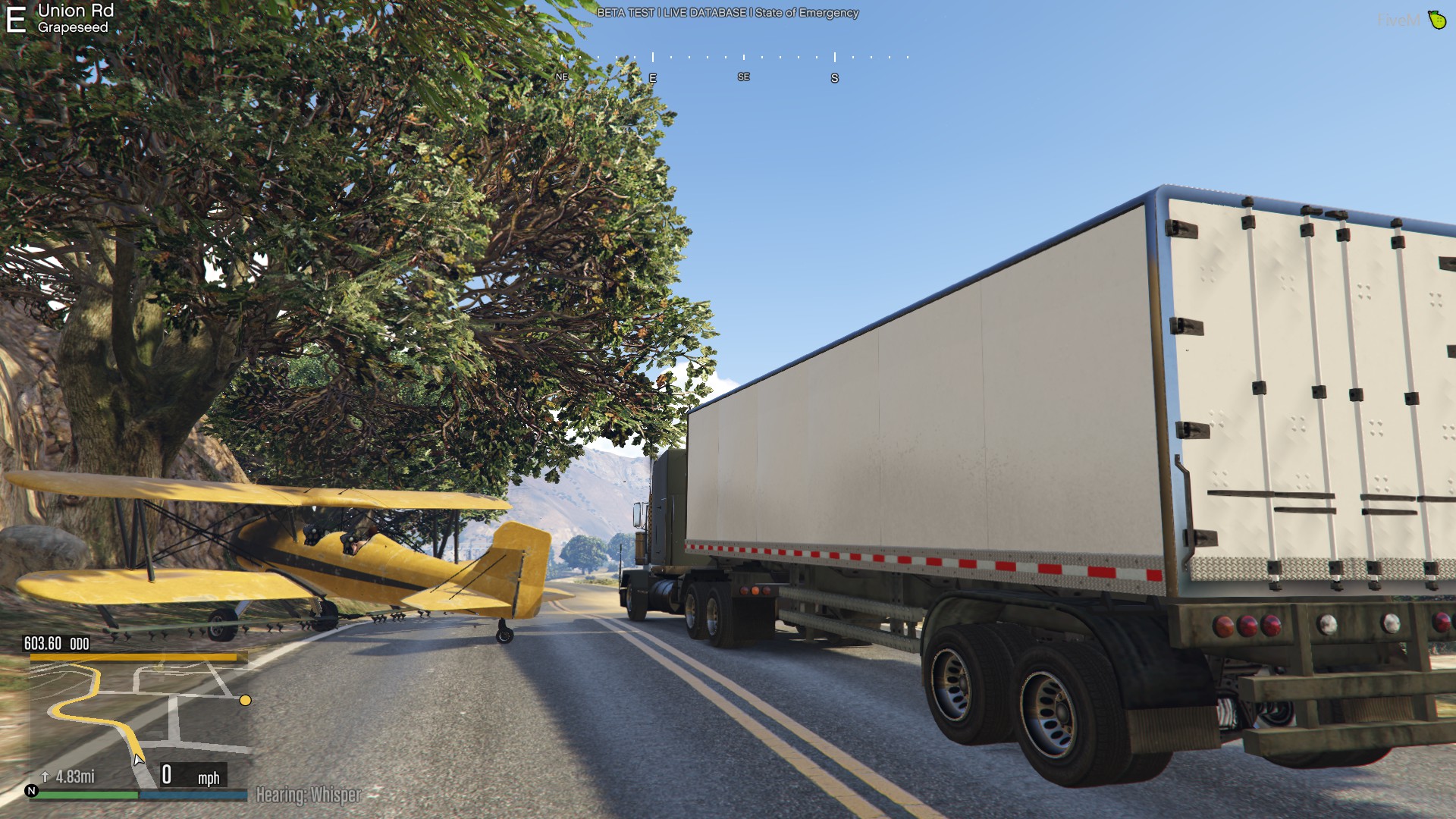Select the yellow destination blip on the minimap
1456x819 pixels.
click(x=245, y=700)
